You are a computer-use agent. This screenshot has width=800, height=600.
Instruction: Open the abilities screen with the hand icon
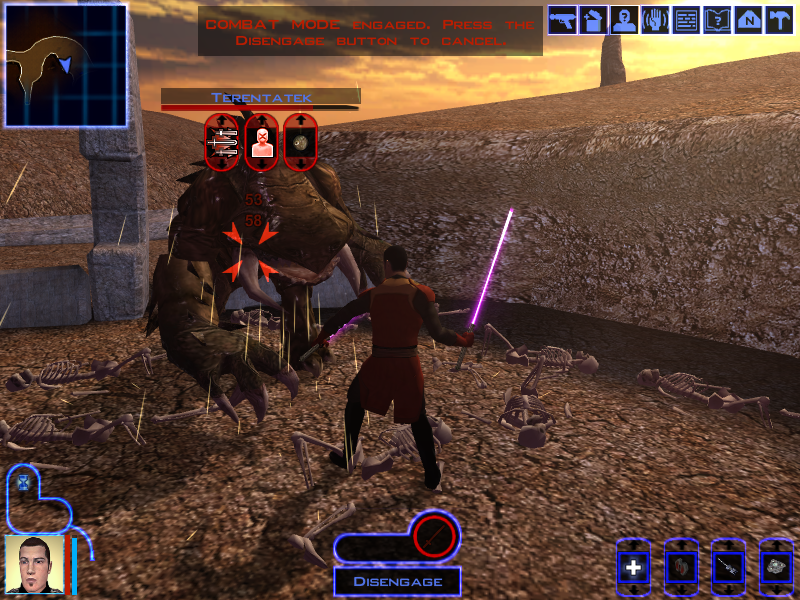[x=655, y=20]
